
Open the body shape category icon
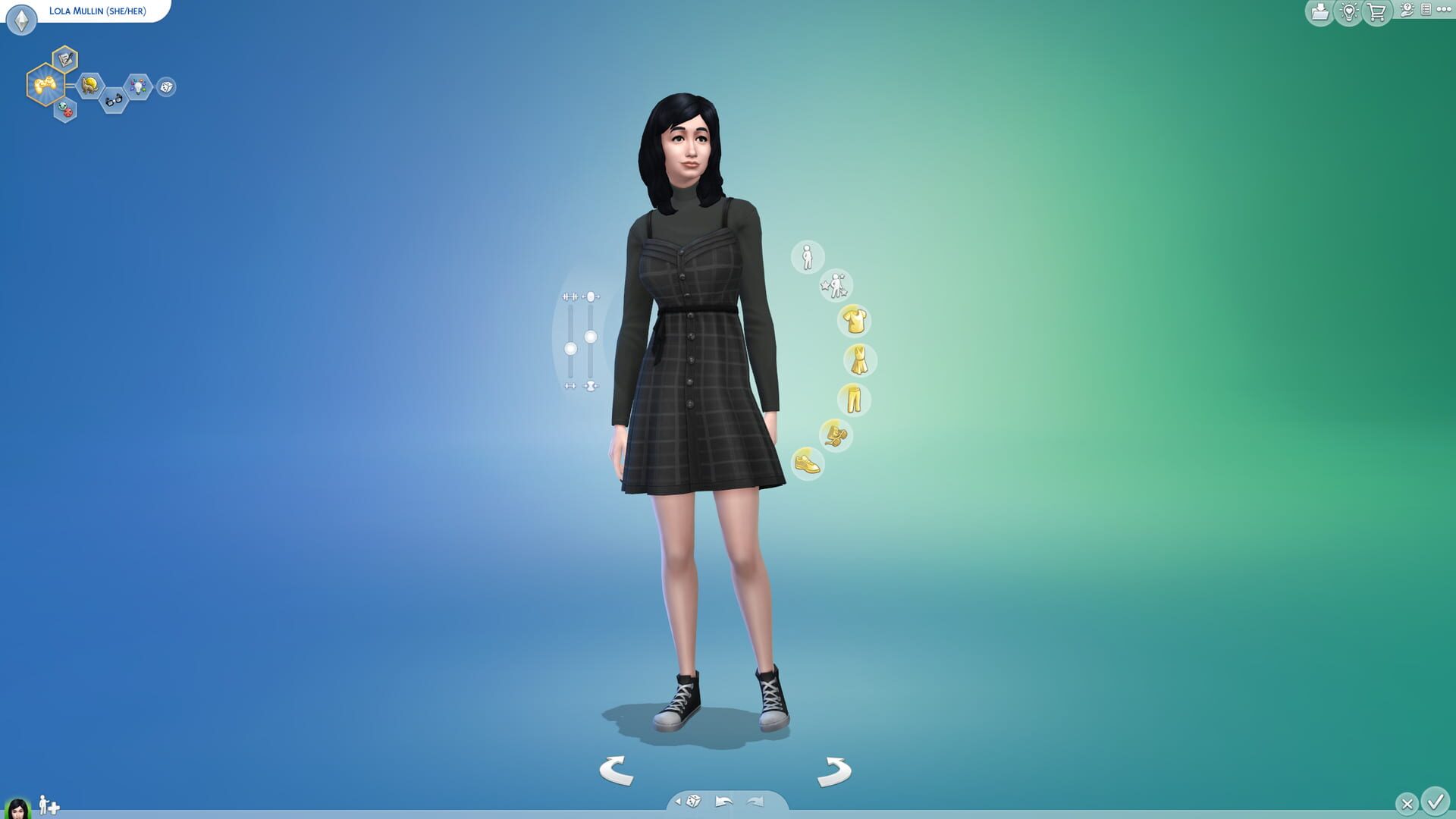(807, 258)
